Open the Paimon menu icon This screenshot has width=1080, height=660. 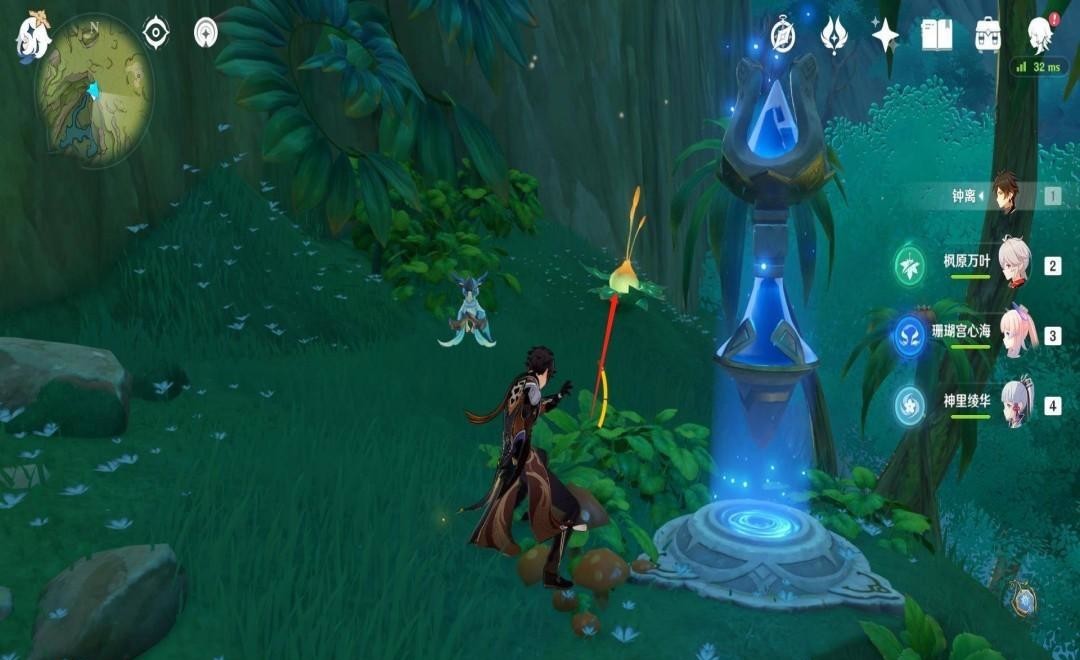(x=32, y=36)
